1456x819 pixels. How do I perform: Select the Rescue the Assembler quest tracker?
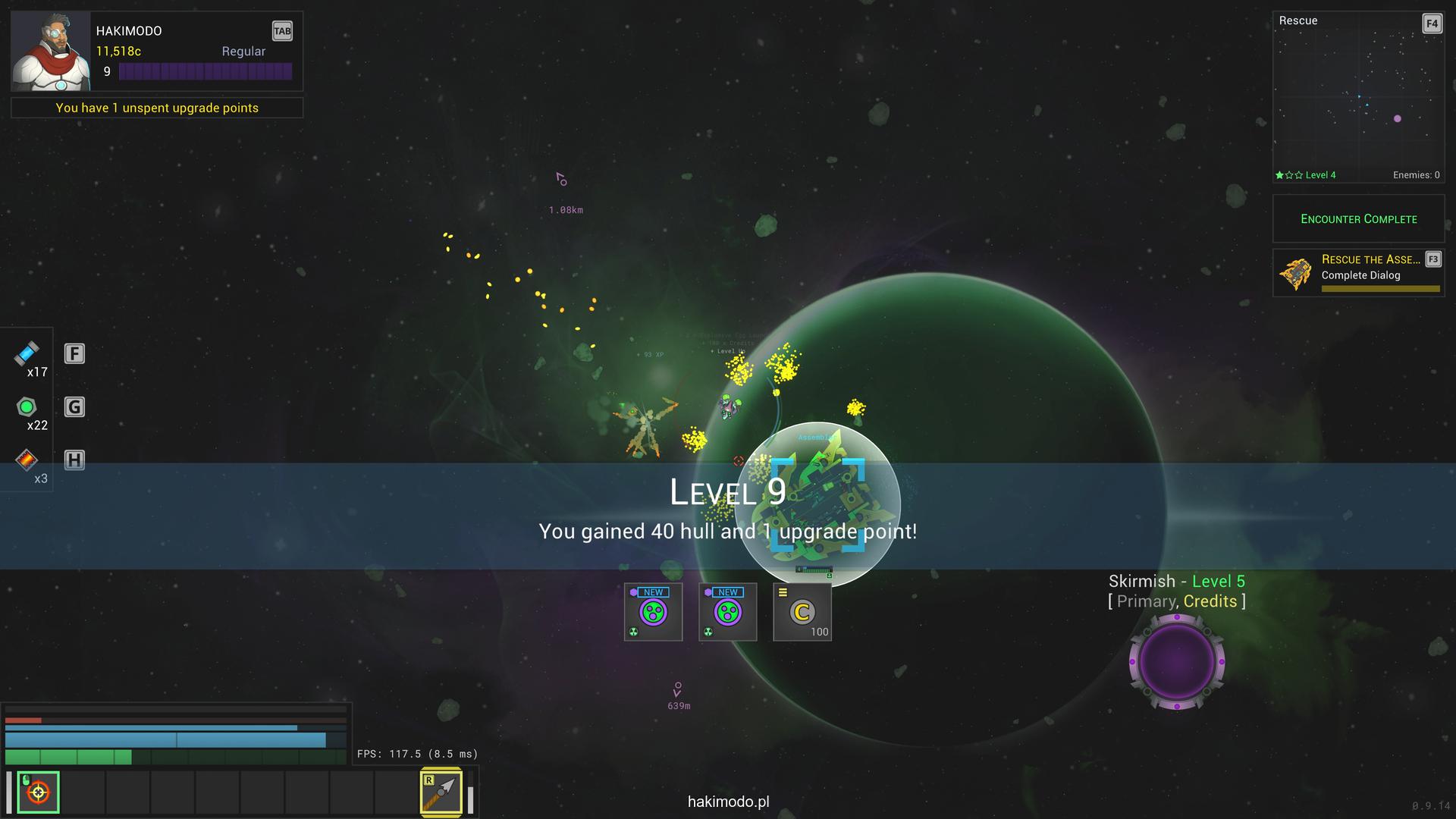click(1357, 273)
